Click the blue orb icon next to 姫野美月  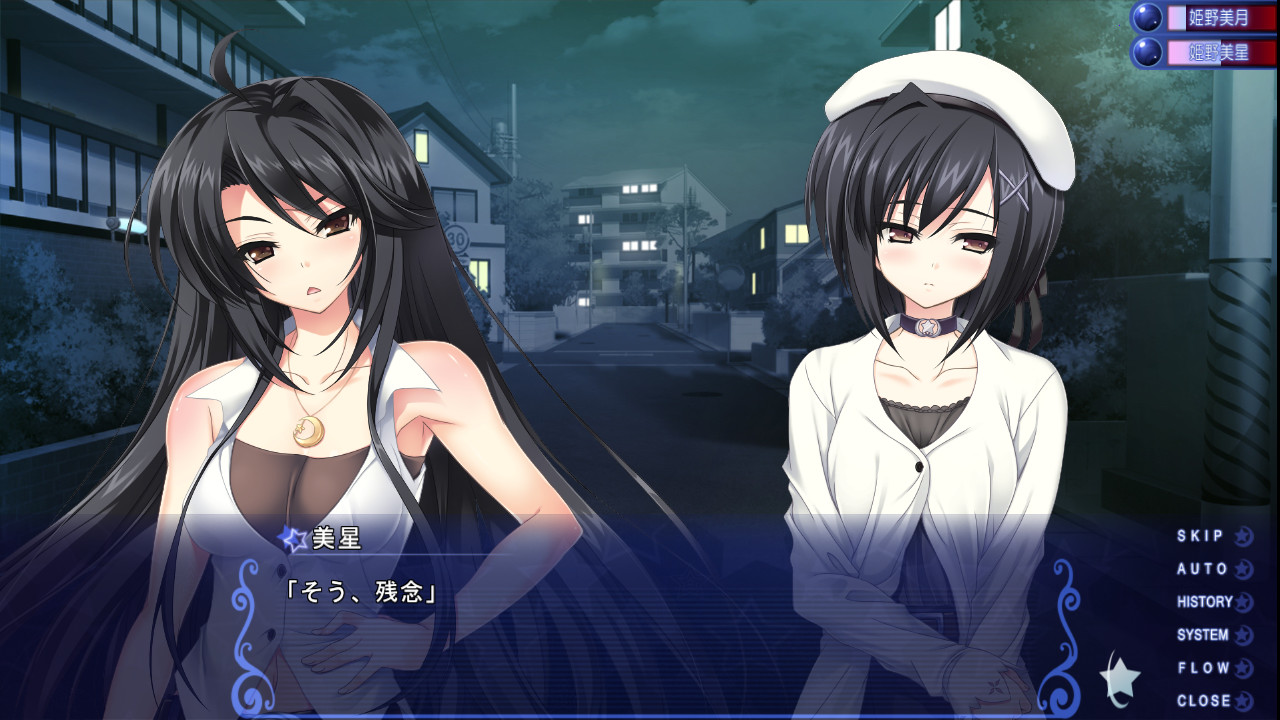tap(1148, 17)
